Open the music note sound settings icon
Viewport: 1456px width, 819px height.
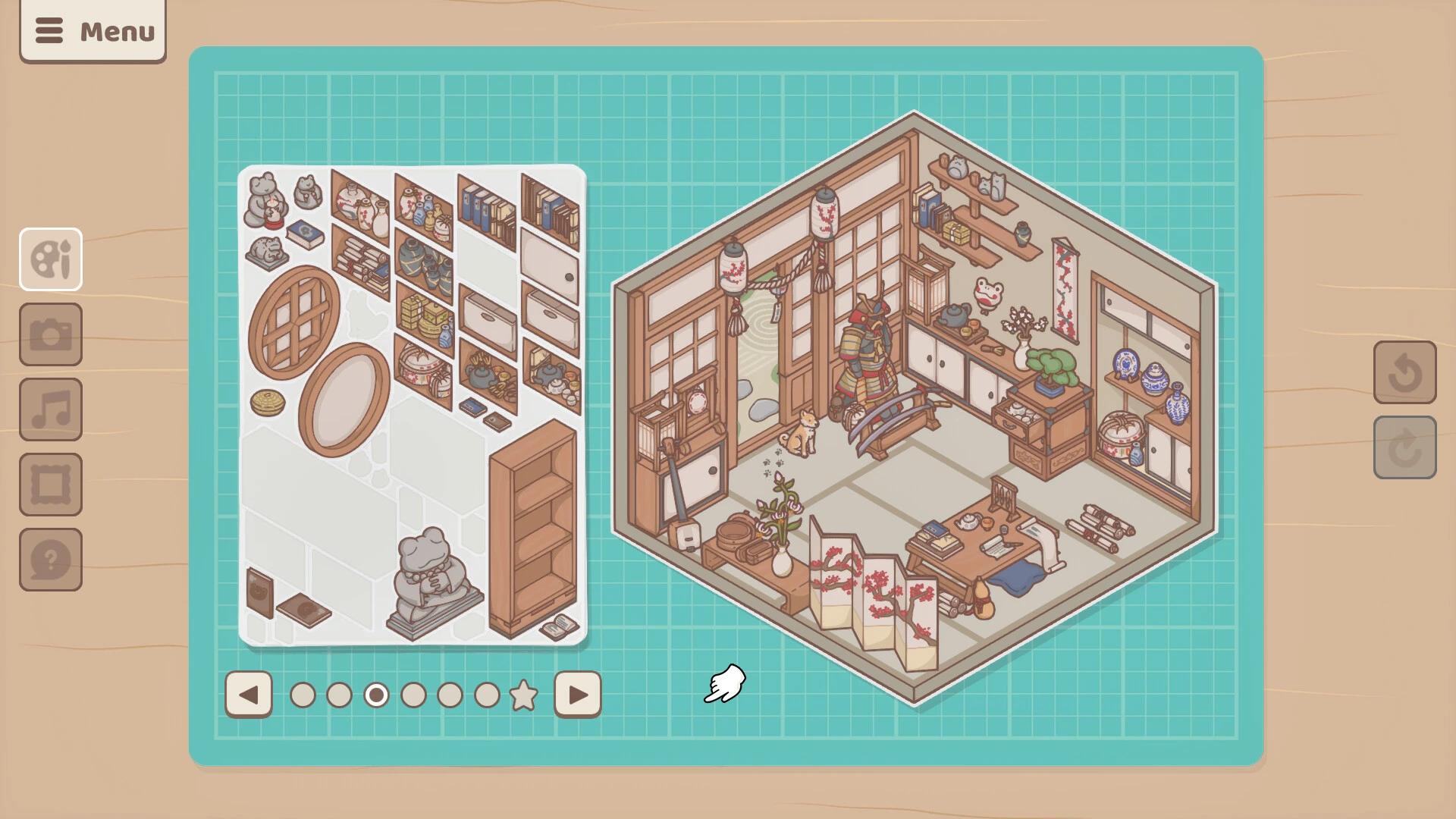(50, 409)
